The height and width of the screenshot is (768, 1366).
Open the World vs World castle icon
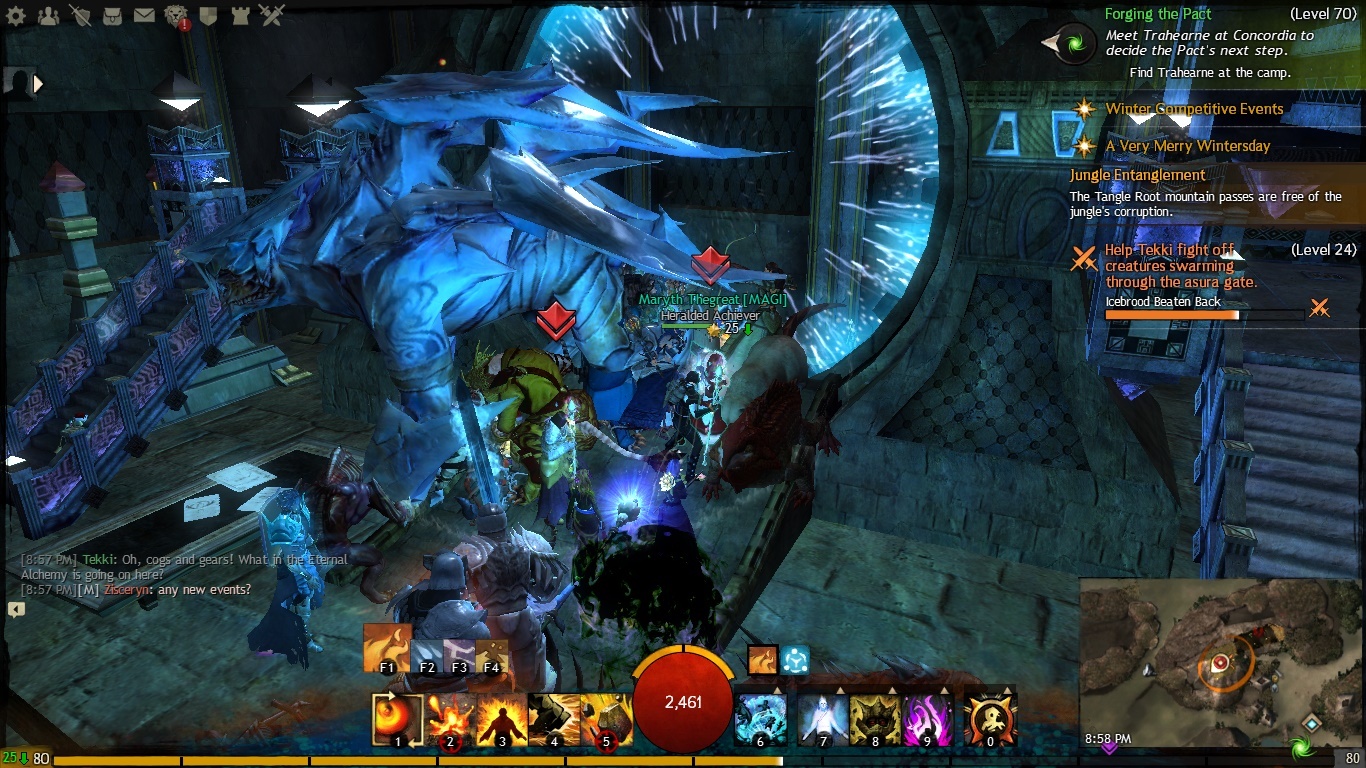[x=240, y=15]
